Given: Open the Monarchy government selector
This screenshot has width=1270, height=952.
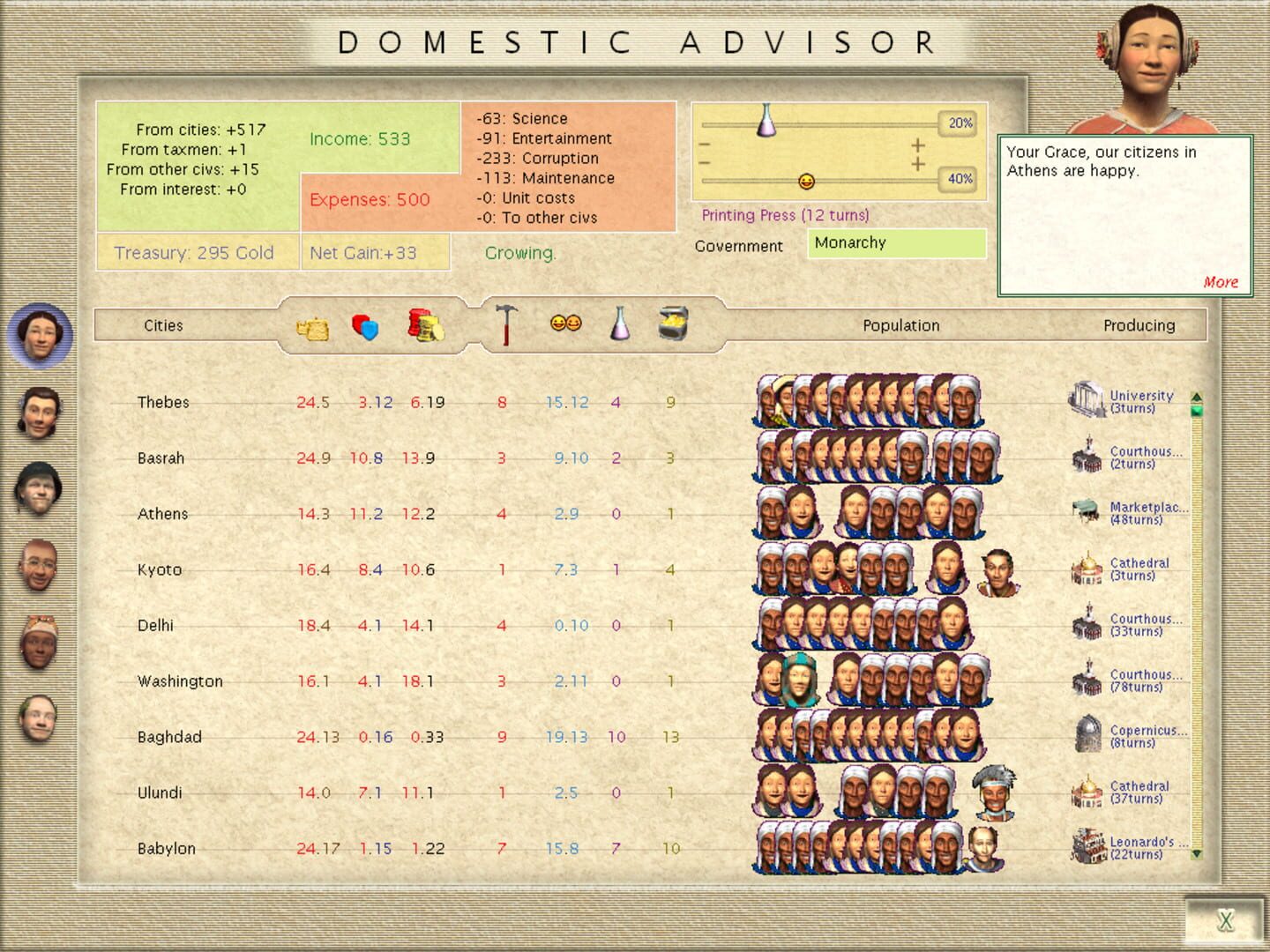Looking at the screenshot, I should 896,243.
